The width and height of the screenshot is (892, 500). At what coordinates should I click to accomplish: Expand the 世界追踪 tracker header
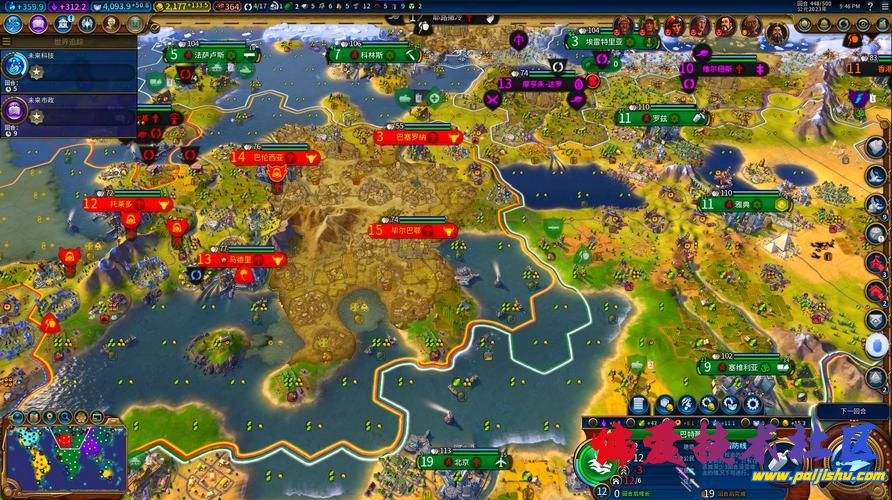(x=68, y=43)
